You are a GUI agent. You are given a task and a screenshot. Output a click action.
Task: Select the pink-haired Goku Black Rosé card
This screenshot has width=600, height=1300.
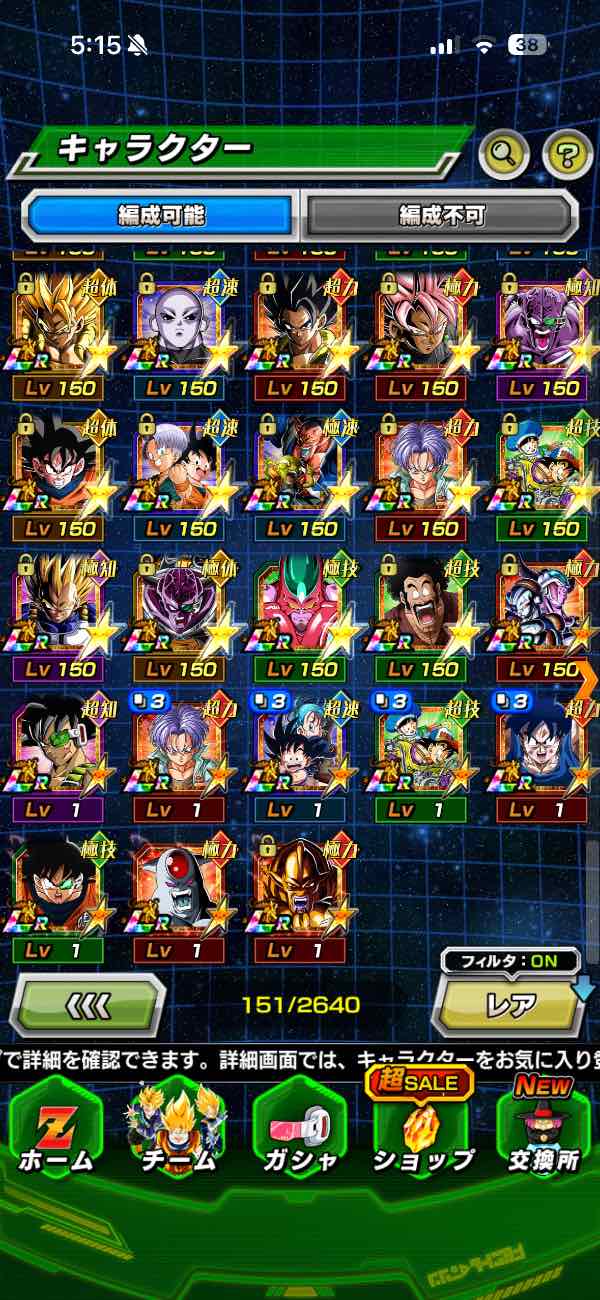(x=423, y=335)
